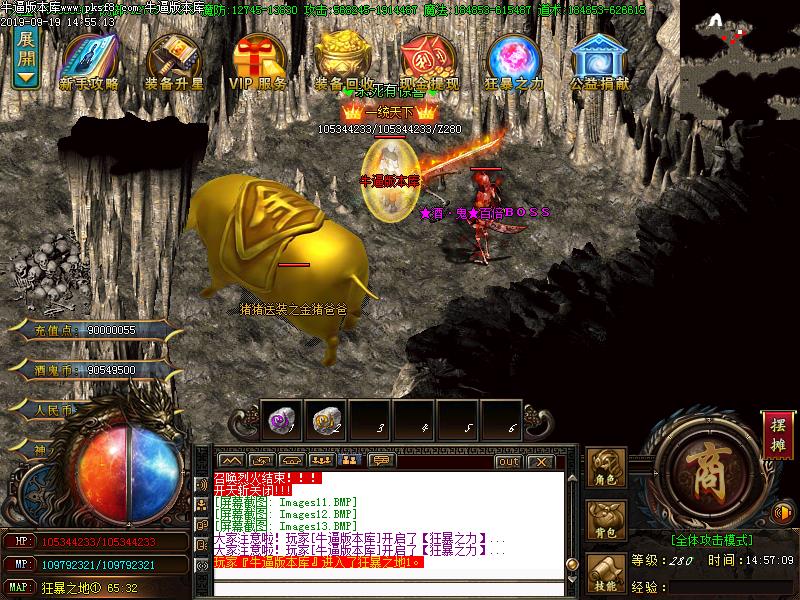The image size is (800, 600).
Task: Open the 角色 character panel
Action: [x=605, y=467]
